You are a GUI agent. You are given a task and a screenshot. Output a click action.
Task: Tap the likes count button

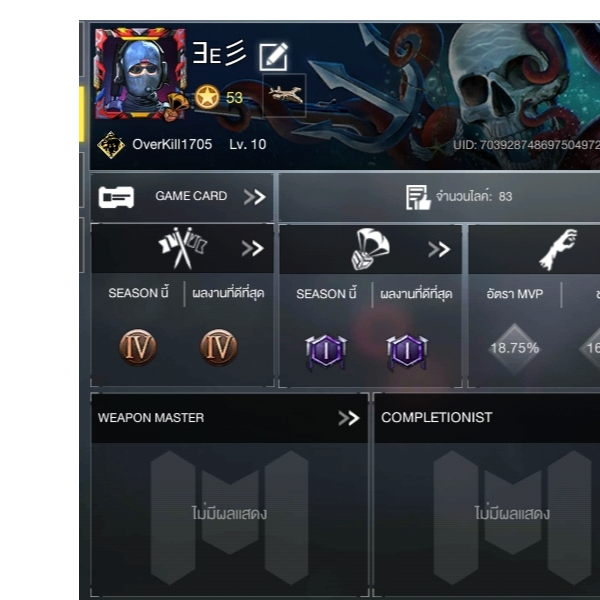pyautogui.click(x=458, y=197)
